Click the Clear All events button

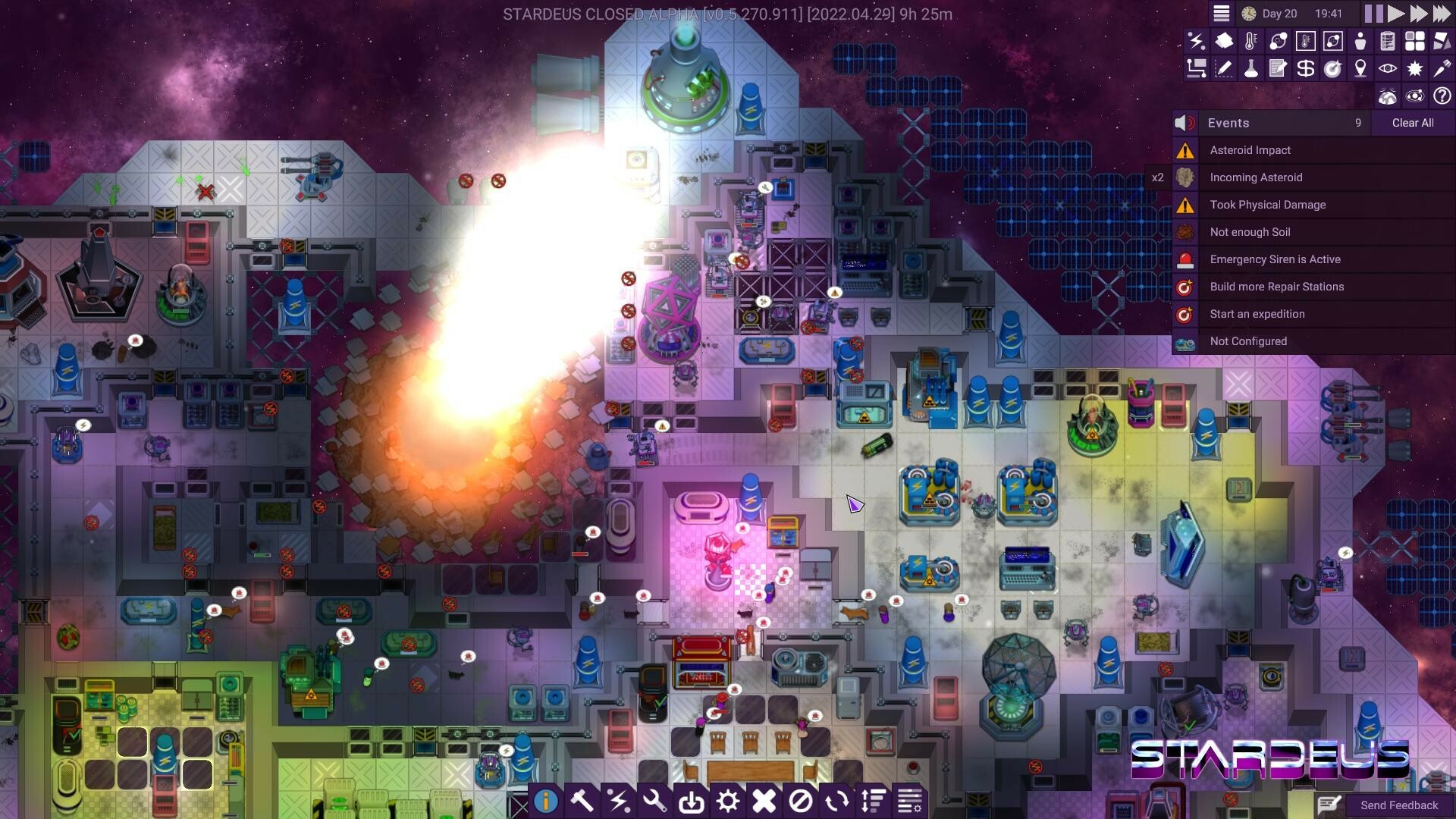(1412, 123)
